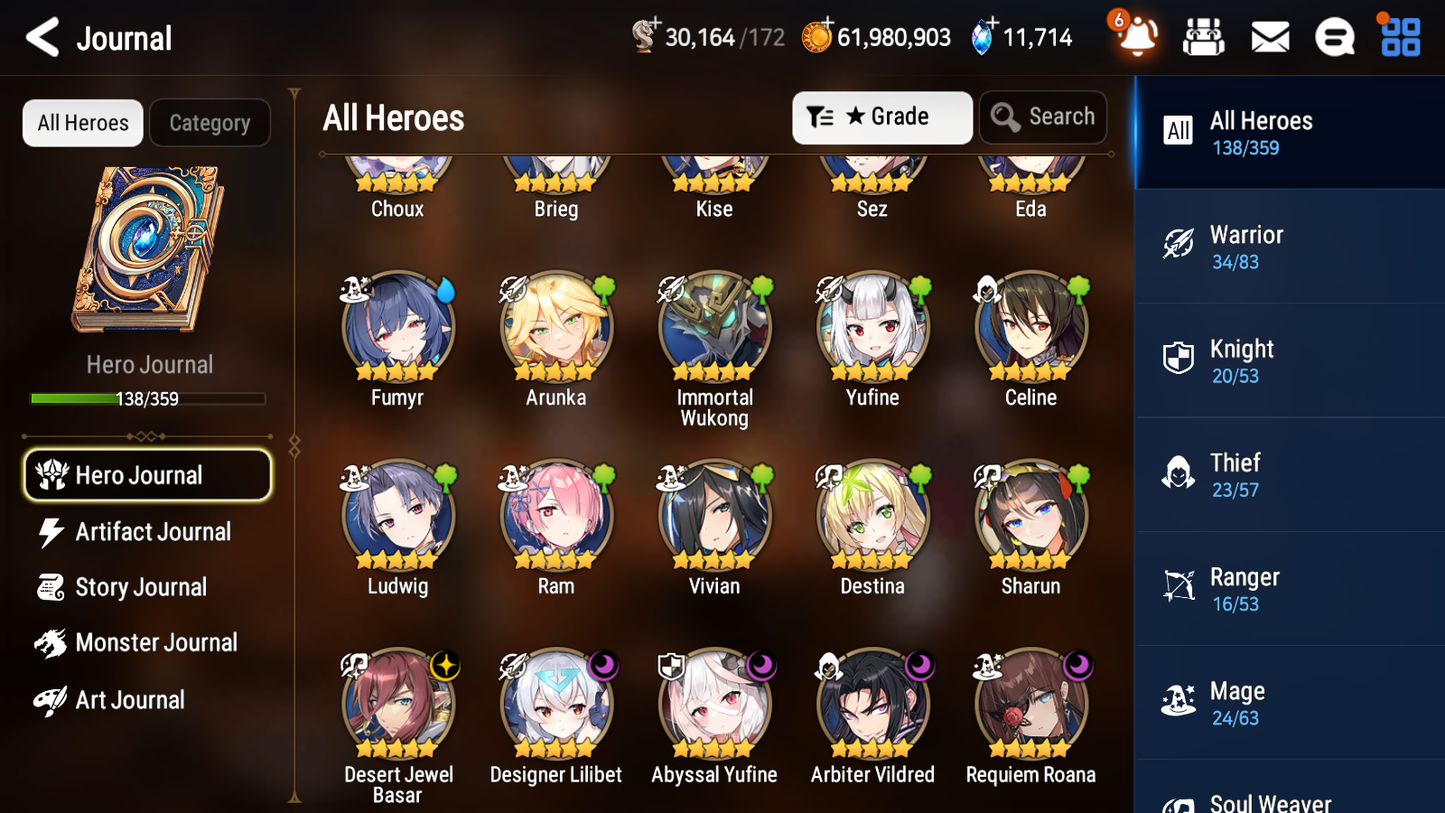The image size is (1445, 813).
Task: Select the Mage class filter
Action: [x=1289, y=702]
